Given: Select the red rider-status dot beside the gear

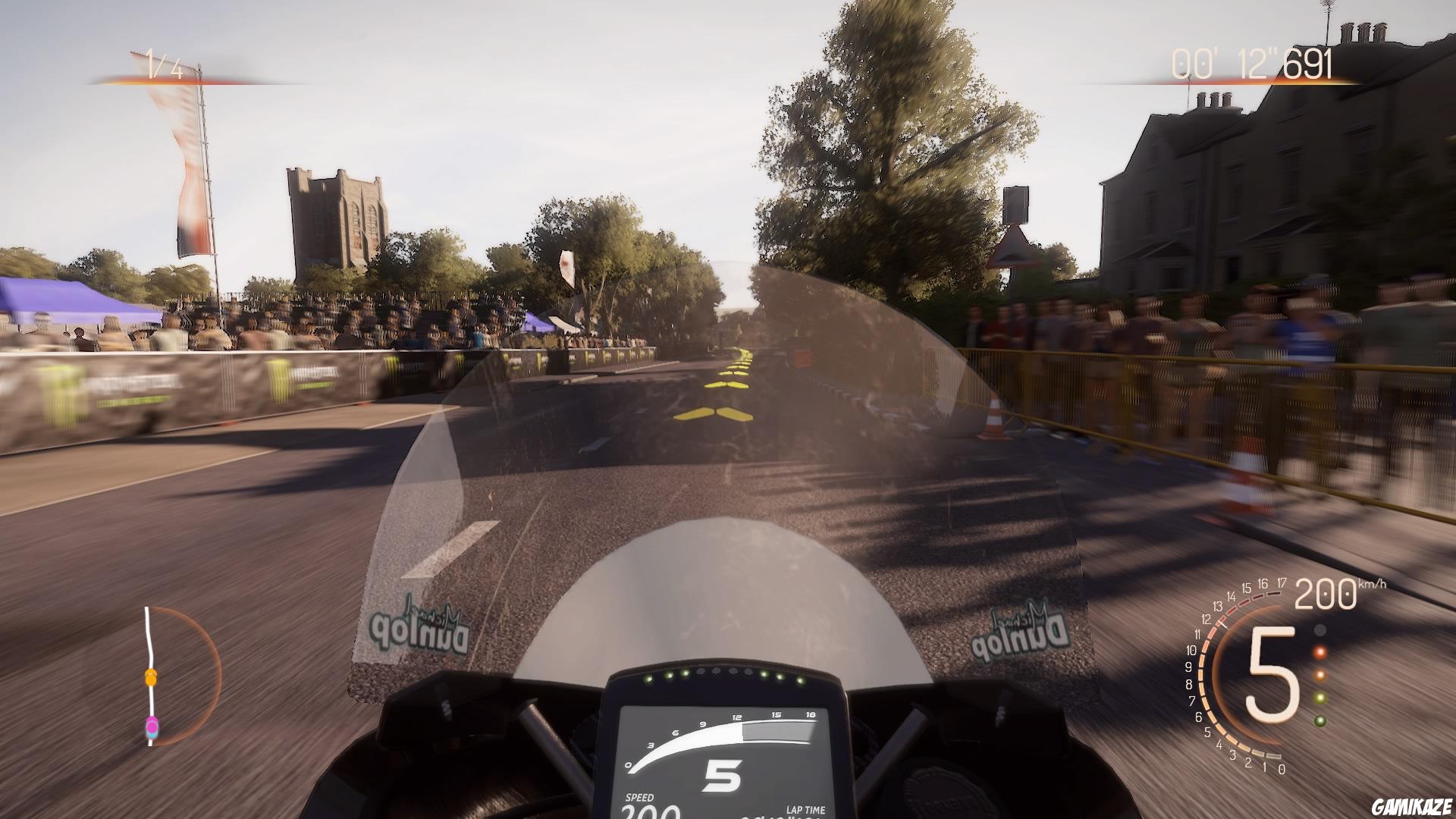Looking at the screenshot, I should [1319, 651].
